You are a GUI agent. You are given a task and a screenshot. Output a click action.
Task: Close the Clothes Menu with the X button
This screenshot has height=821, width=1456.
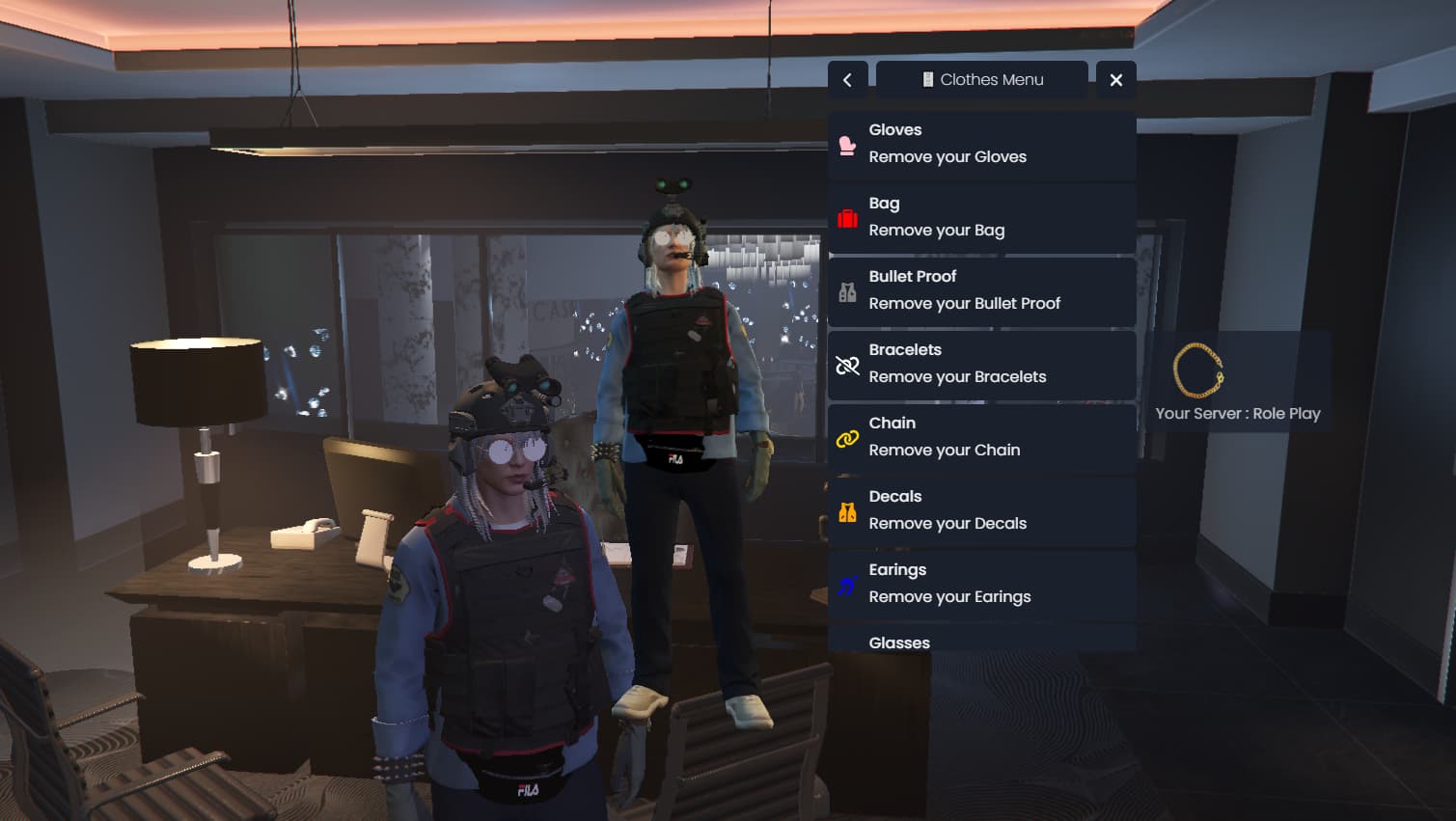1115,79
